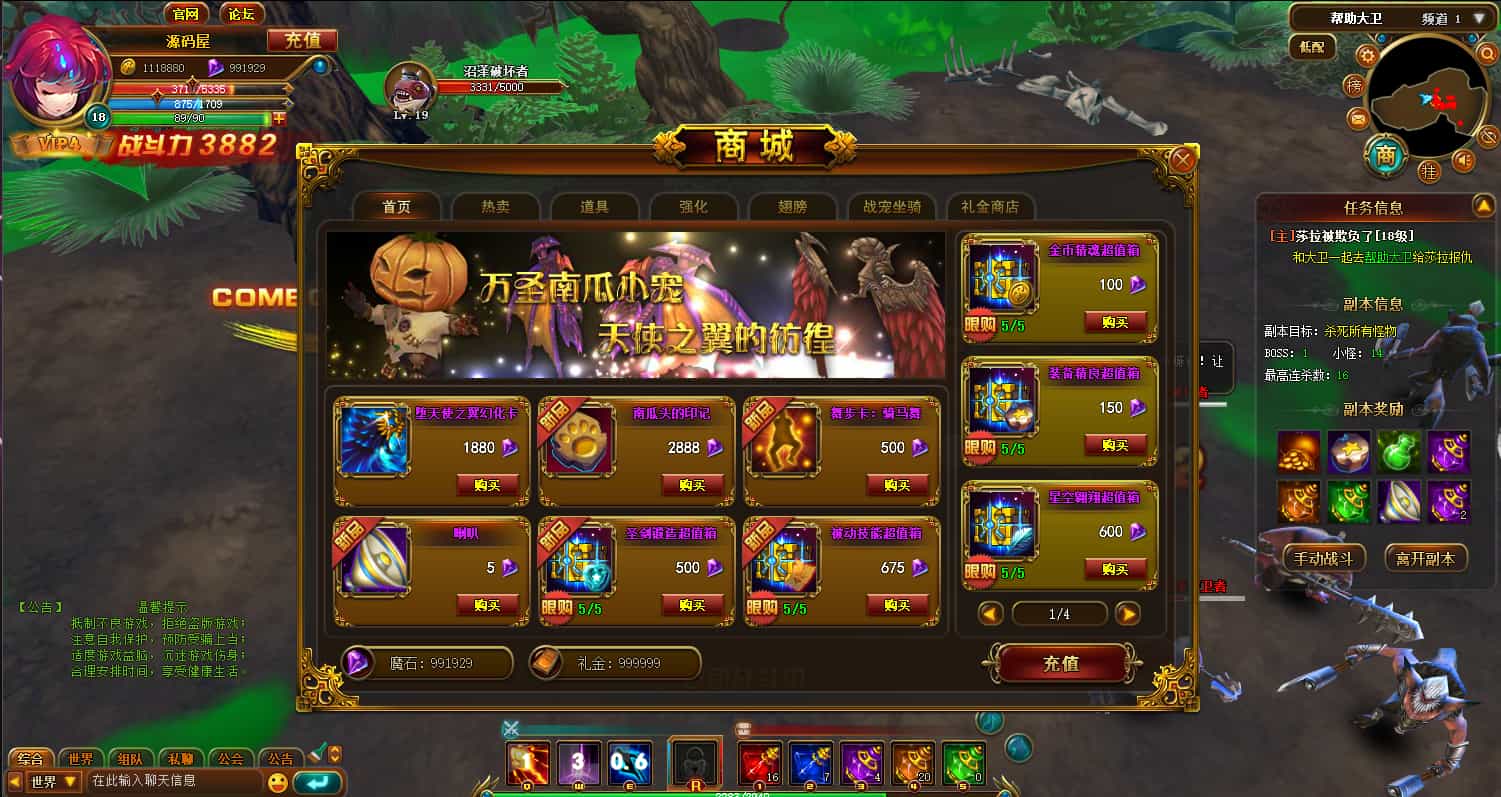Select the 强化 tab

point(693,207)
